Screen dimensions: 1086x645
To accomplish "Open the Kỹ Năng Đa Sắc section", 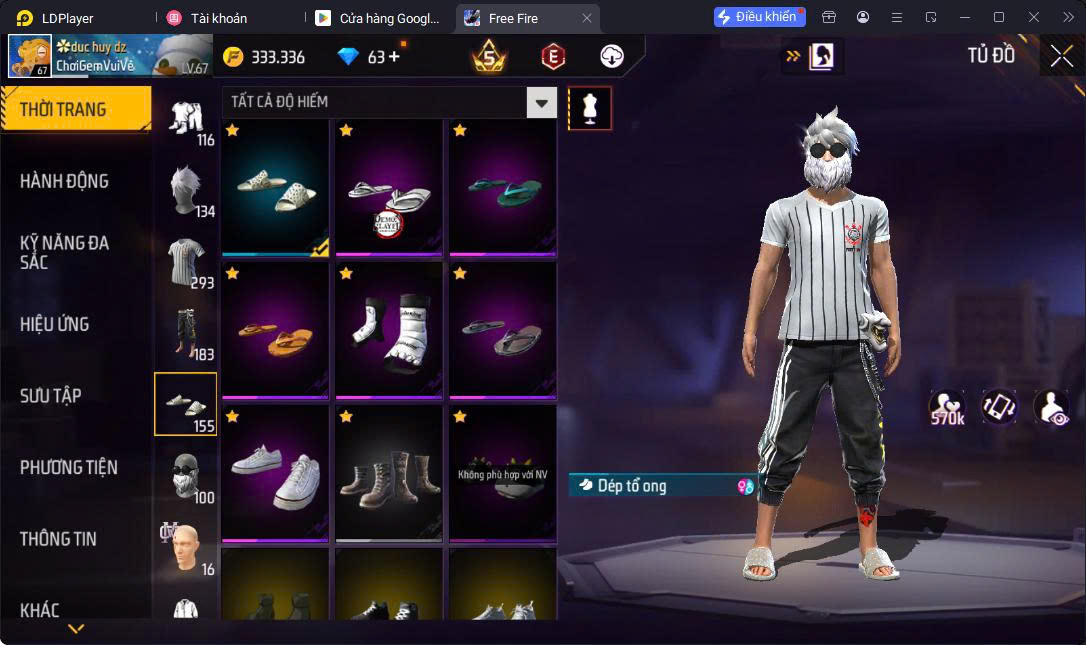I will (x=64, y=252).
